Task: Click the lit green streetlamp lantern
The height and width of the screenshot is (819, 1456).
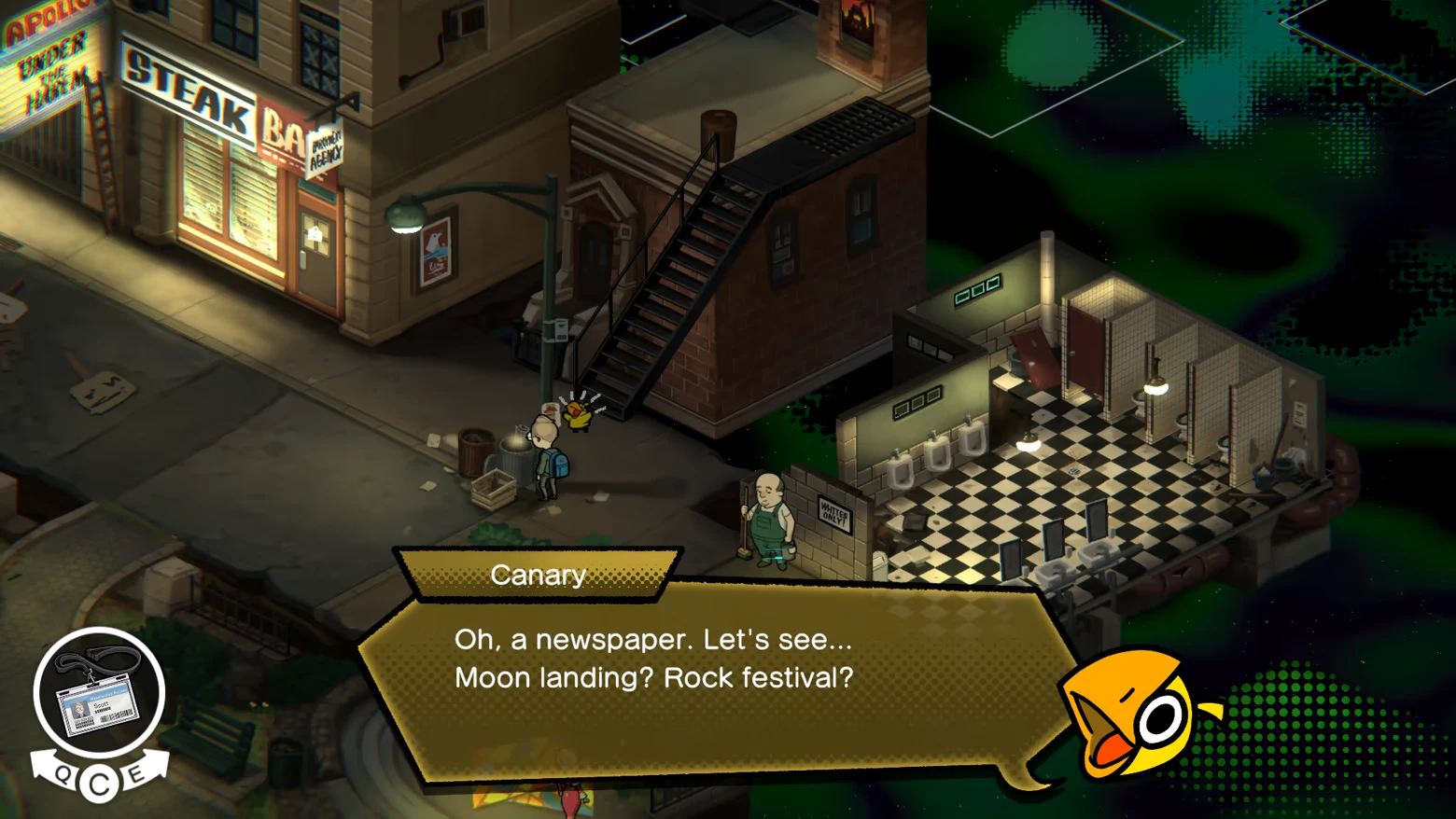Action: (405, 215)
